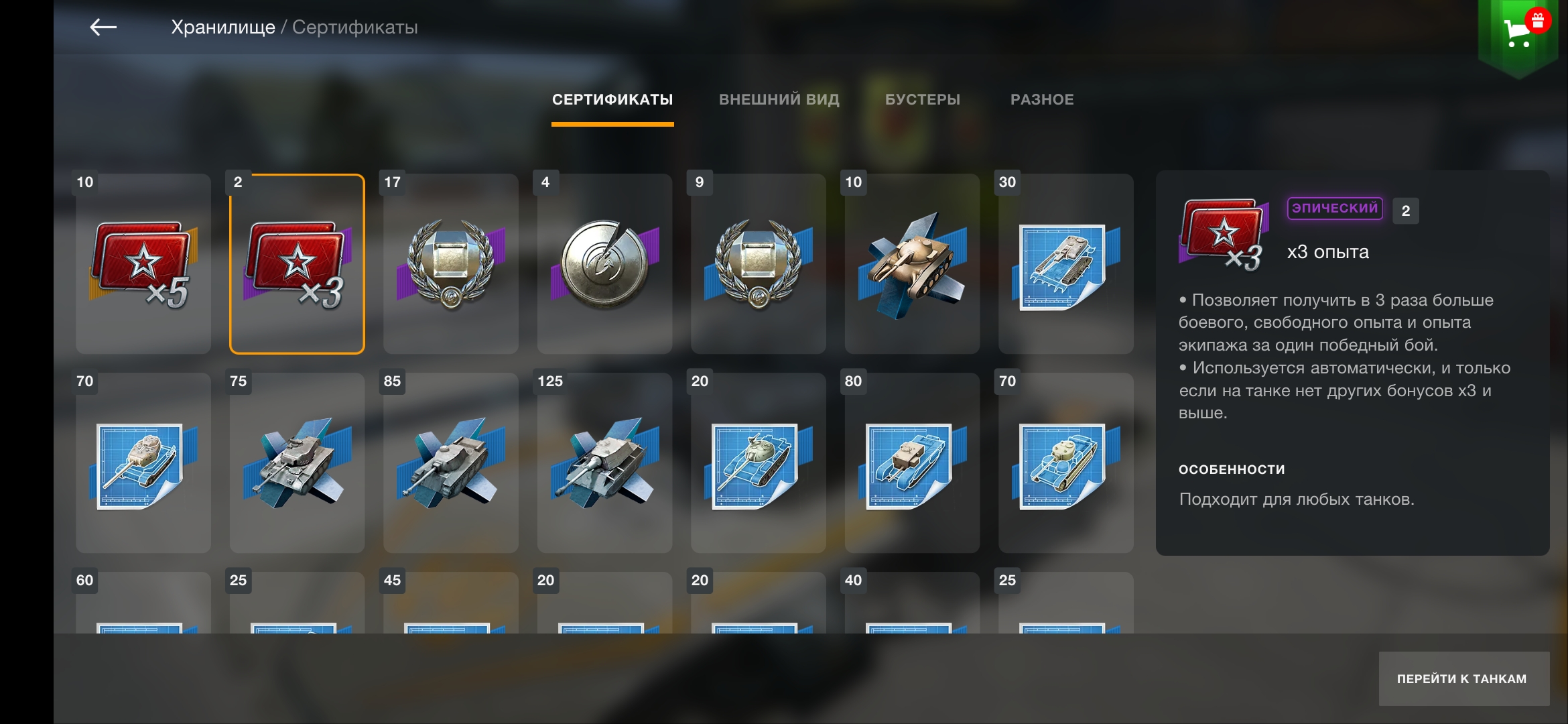Image resolution: width=1568 pixels, height=724 pixels.
Task: Select the partly hidden slot with count 60
Action: [143, 603]
